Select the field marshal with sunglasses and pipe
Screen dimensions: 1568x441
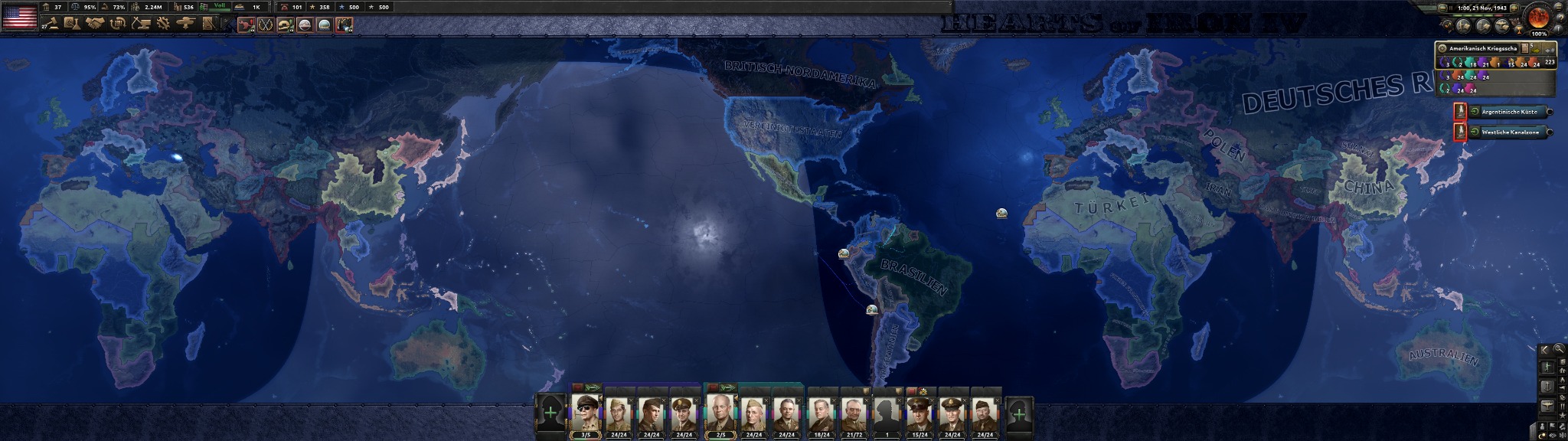click(x=586, y=412)
